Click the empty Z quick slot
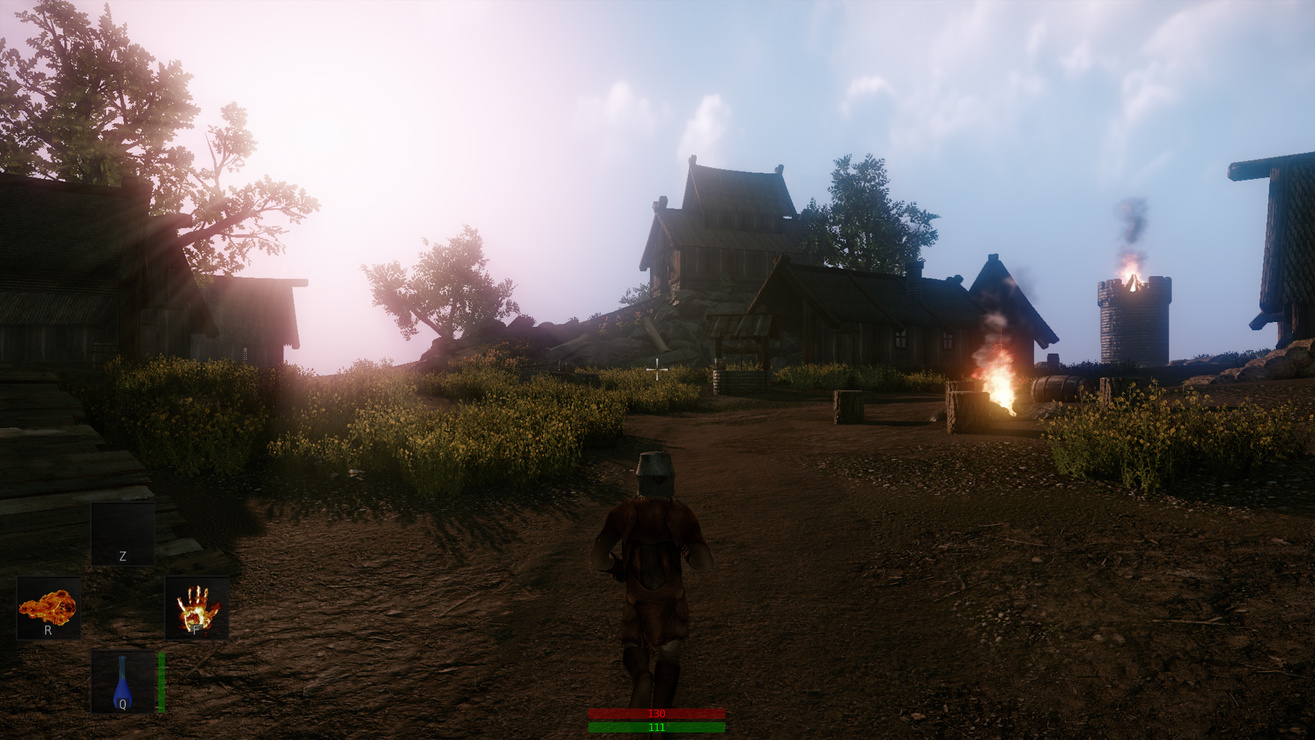Image resolution: width=1315 pixels, height=740 pixels. point(123,534)
